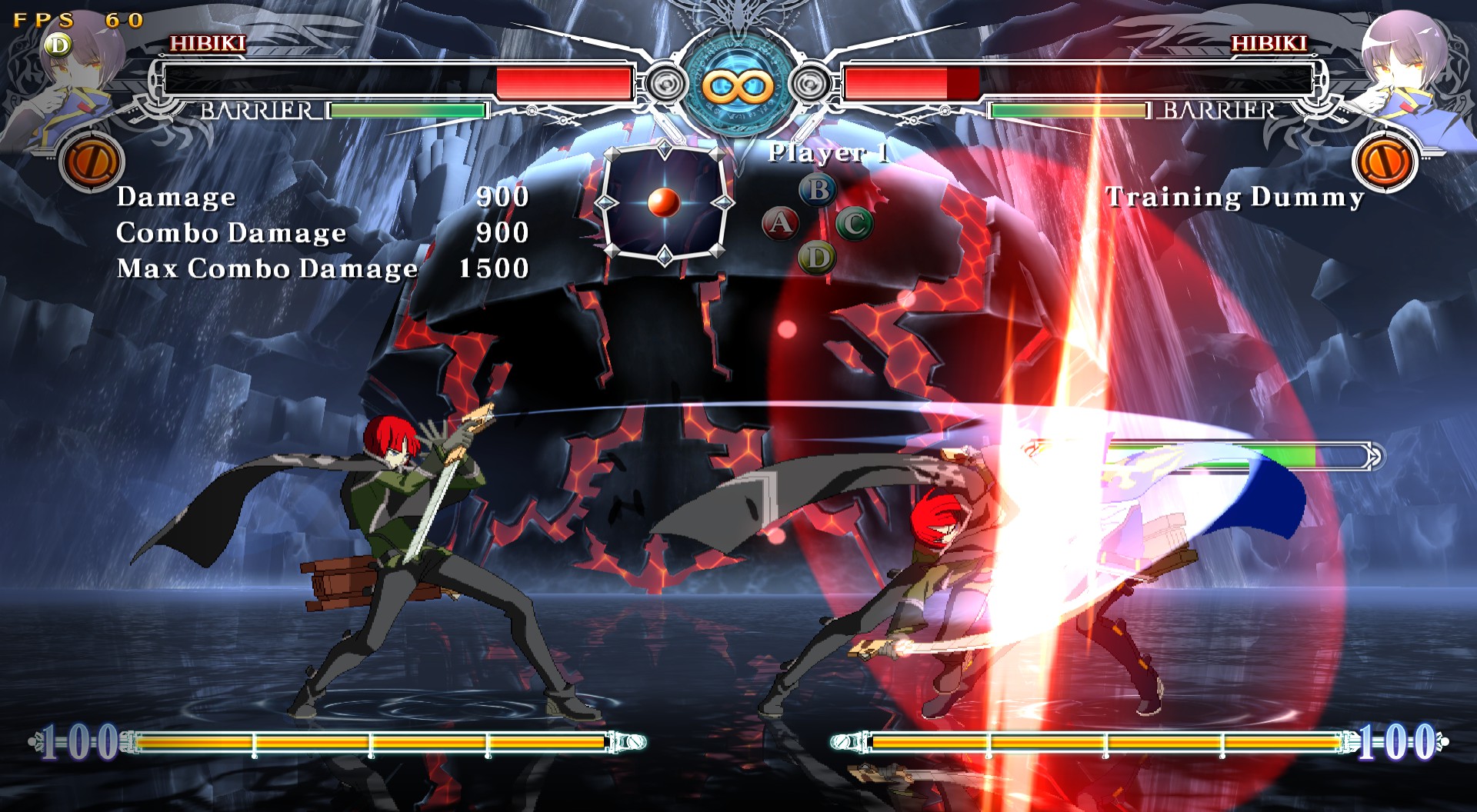Viewport: 1477px width, 812px height.
Task: Click the blue B button indicator
Action: (x=819, y=189)
